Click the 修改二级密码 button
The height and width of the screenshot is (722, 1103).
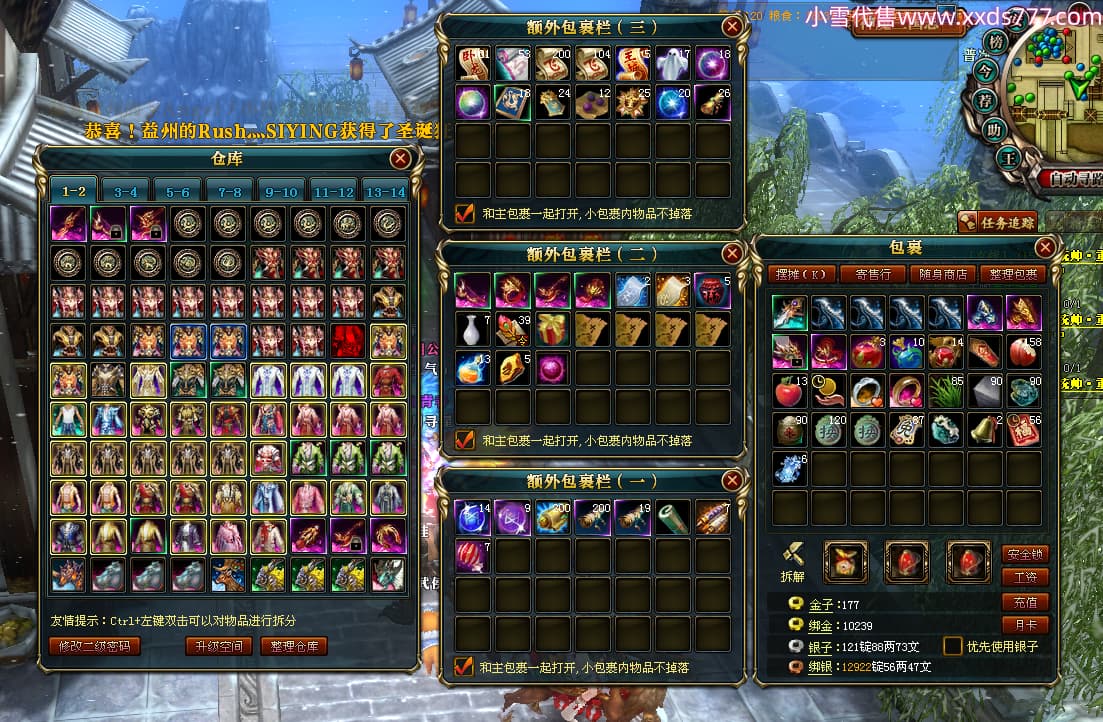[95, 646]
